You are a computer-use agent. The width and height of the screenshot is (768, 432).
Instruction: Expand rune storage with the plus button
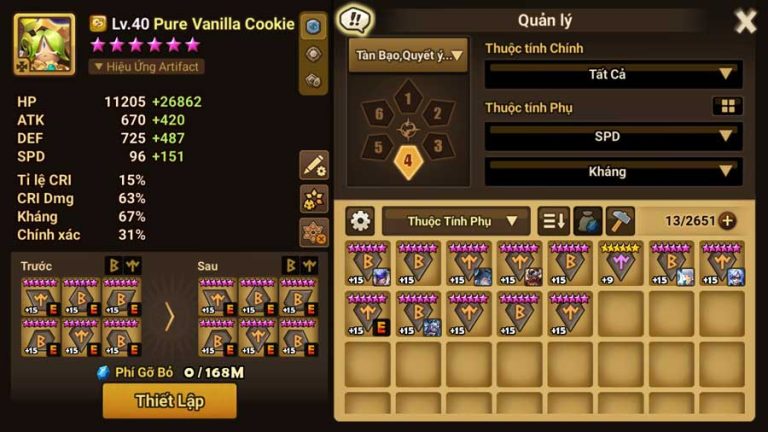pyautogui.click(x=727, y=221)
